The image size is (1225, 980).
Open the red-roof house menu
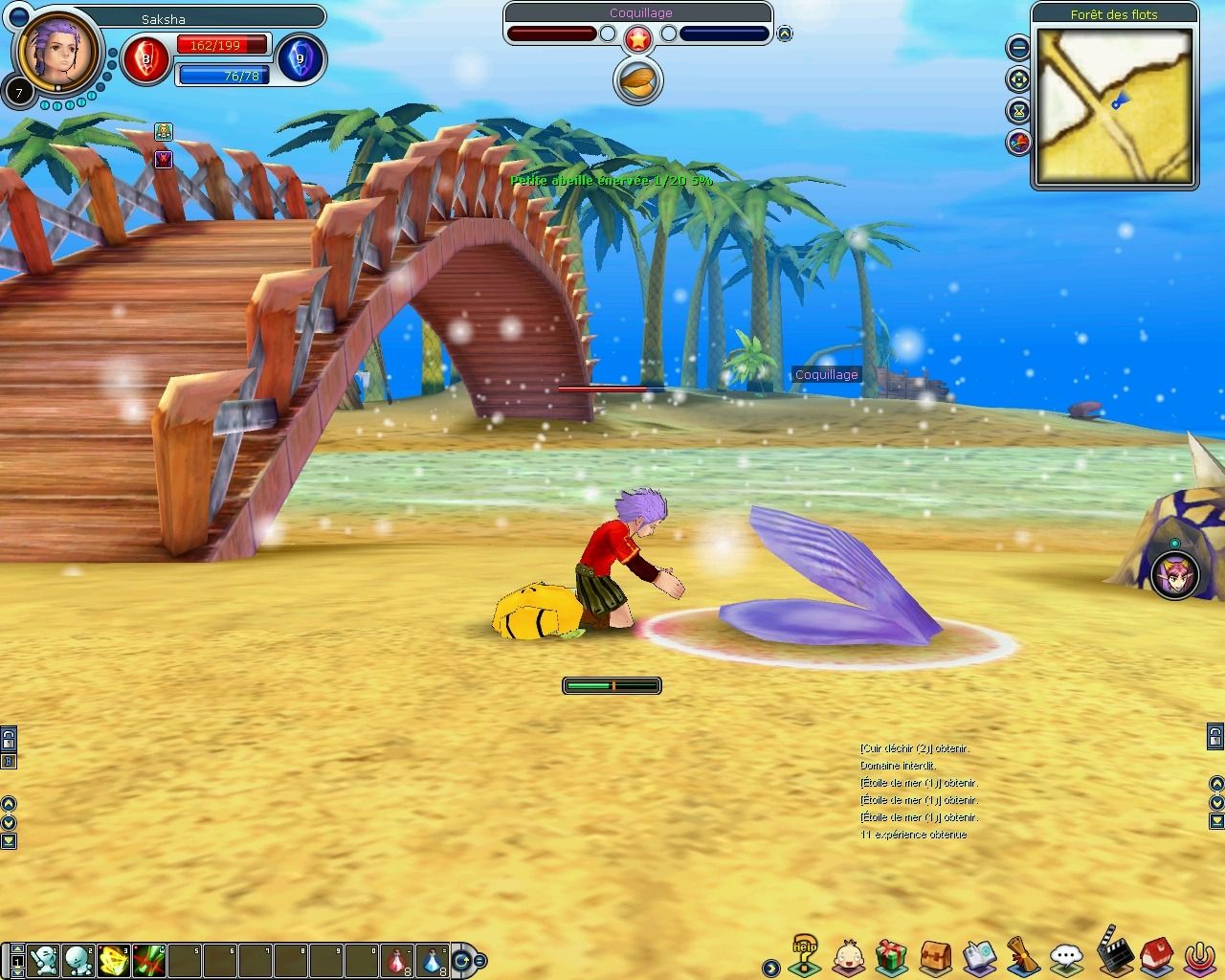[x=1155, y=954]
